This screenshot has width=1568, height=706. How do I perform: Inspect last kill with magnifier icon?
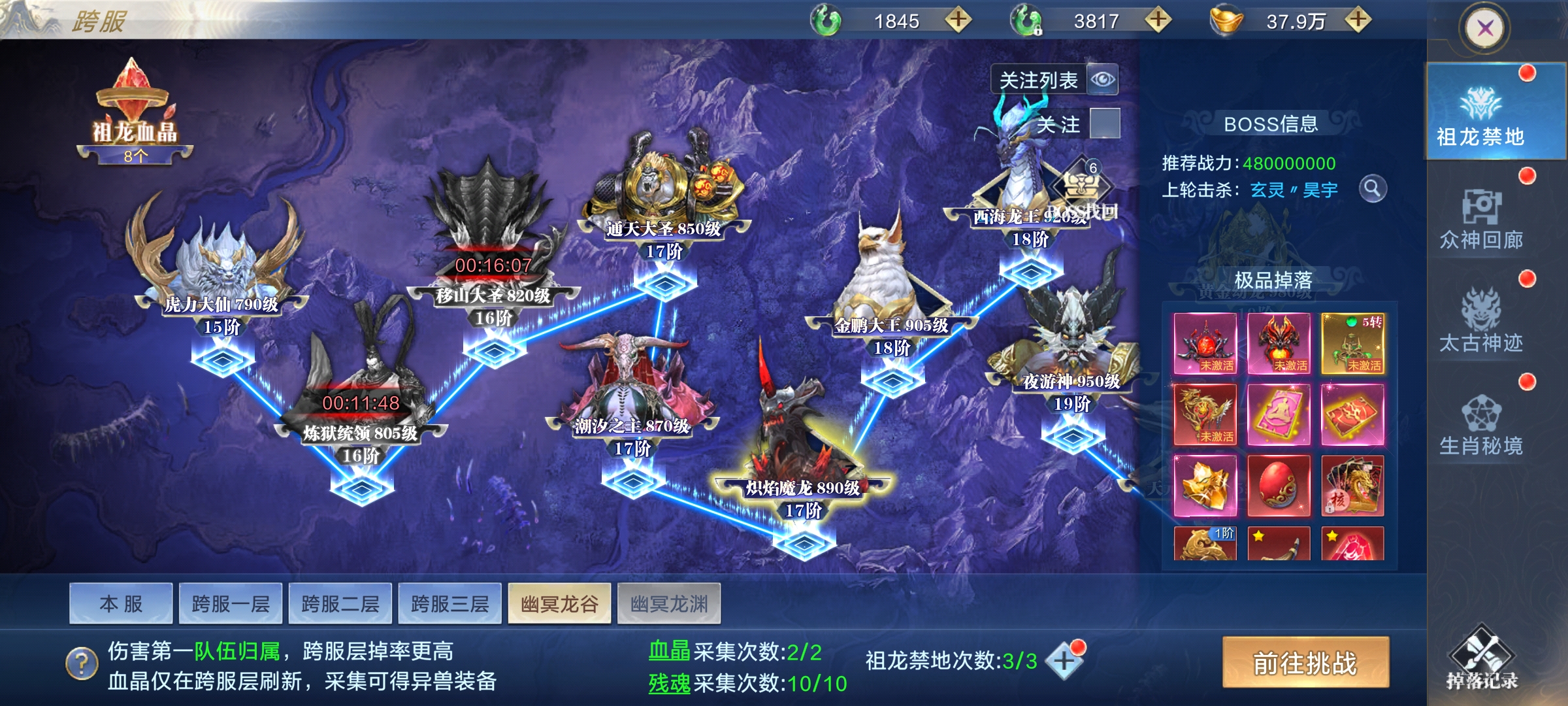point(1373,190)
